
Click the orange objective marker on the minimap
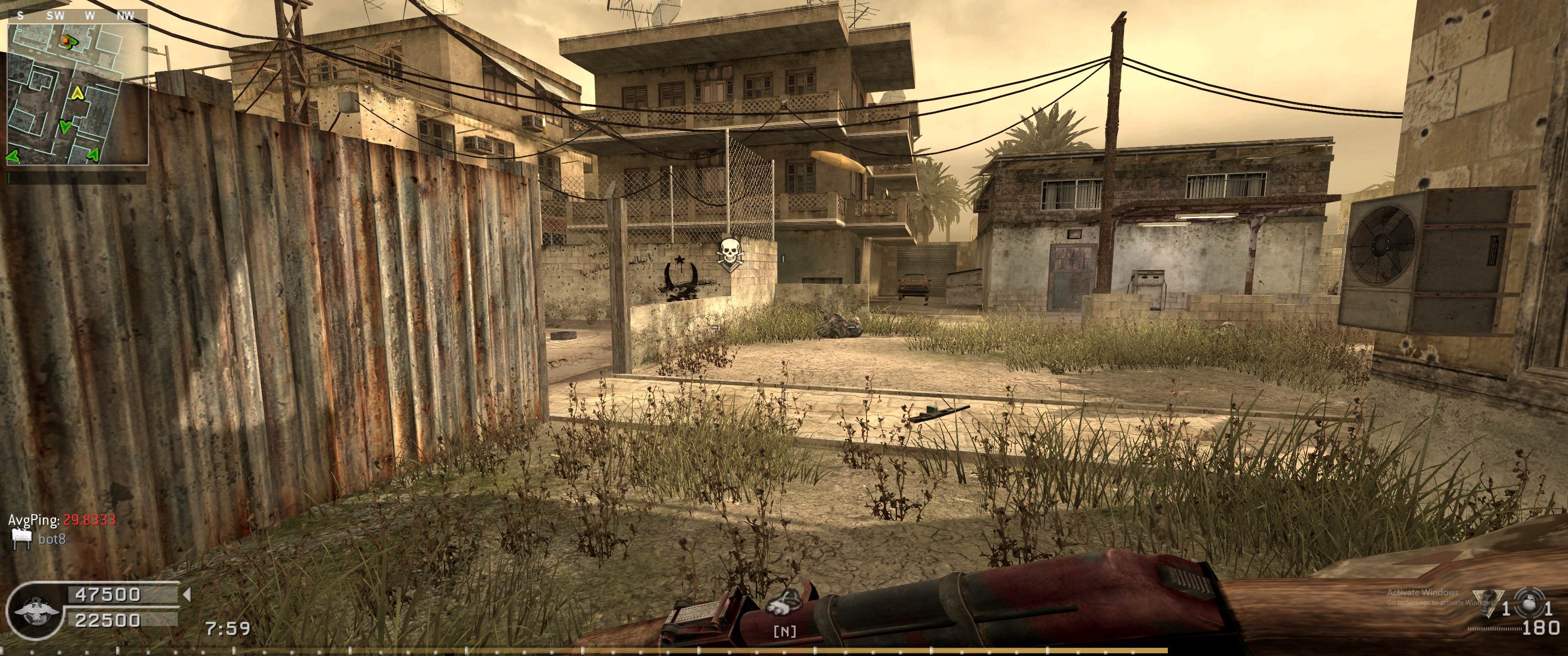coord(65,40)
